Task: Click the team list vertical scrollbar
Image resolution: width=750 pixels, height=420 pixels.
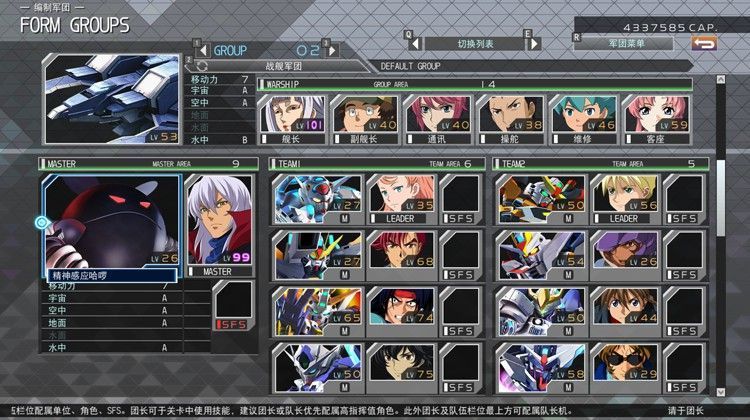Action: pyautogui.click(x=722, y=270)
